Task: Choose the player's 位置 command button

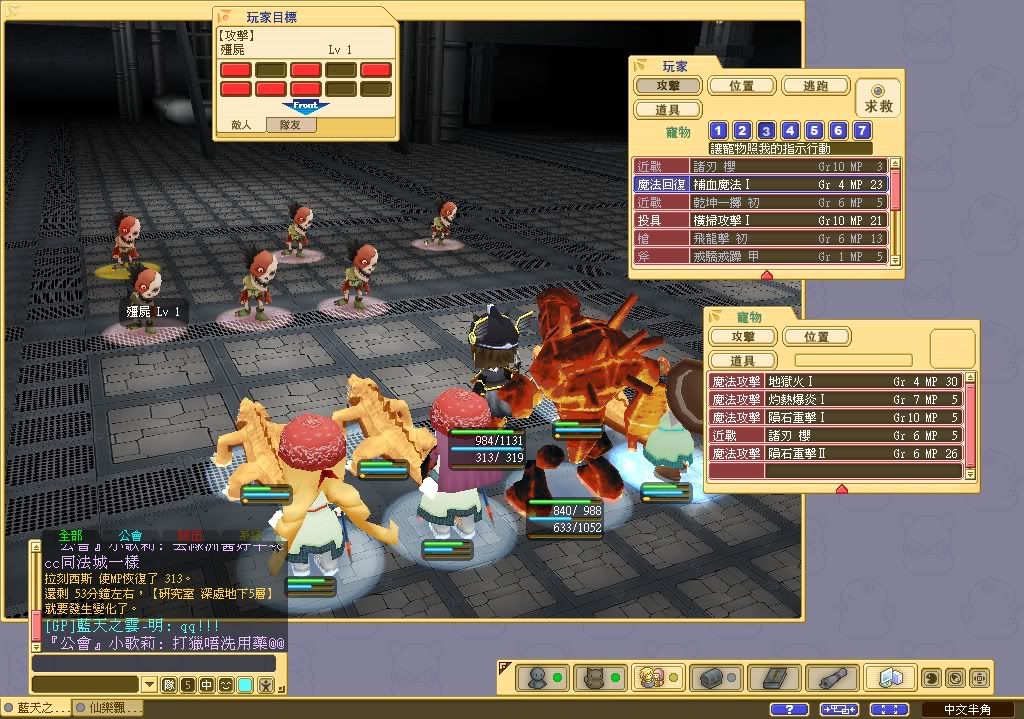Action: [742, 86]
